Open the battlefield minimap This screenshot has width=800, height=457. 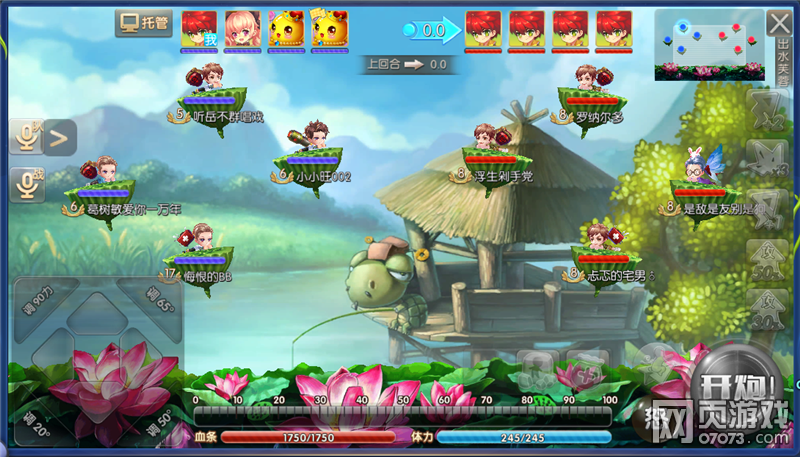(x=709, y=45)
